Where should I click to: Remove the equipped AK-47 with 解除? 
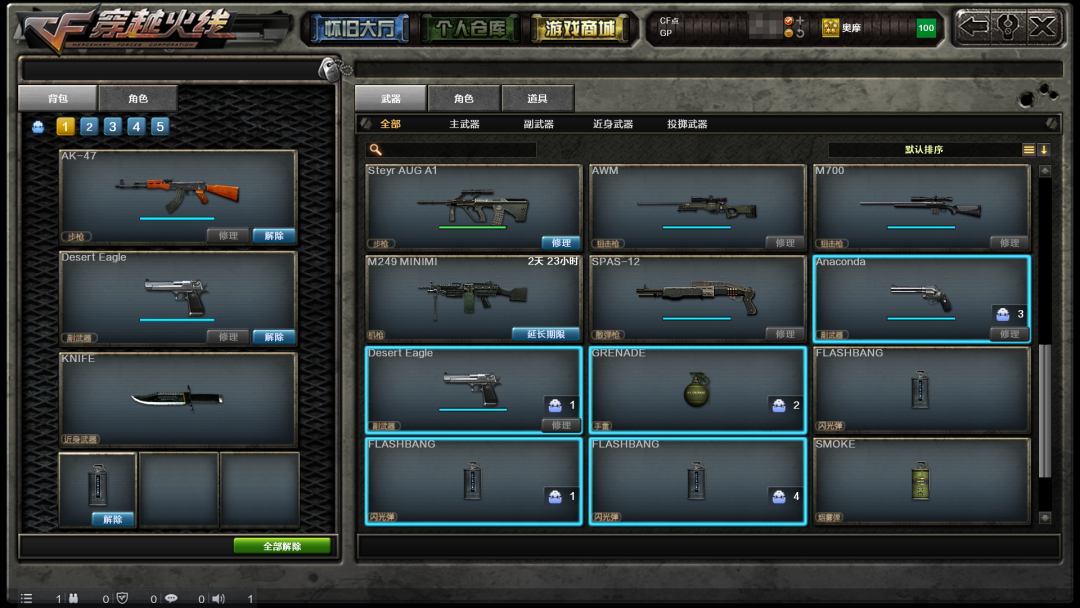(x=274, y=236)
